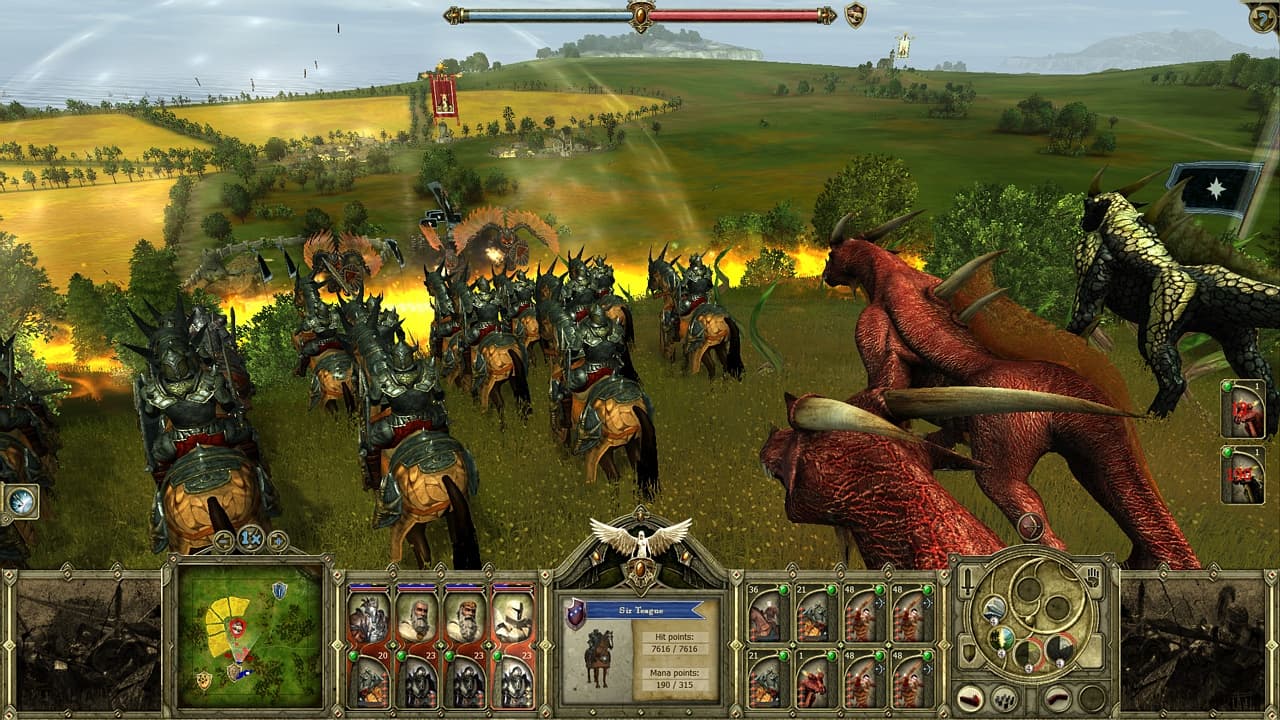Toggle the green gem under the knight portrait showing 20
The width and height of the screenshot is (1280, 720).
[x=353, y=656]
